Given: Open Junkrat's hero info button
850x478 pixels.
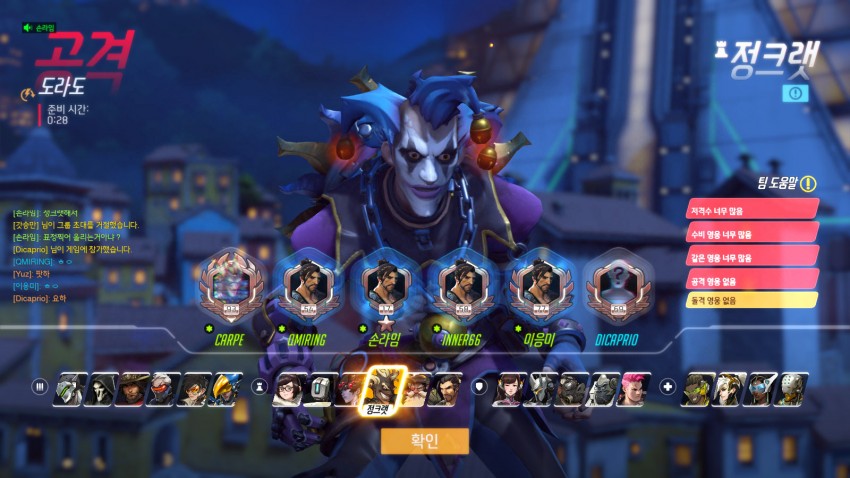Looking at the screenshot, I should [x=796, y=92].
